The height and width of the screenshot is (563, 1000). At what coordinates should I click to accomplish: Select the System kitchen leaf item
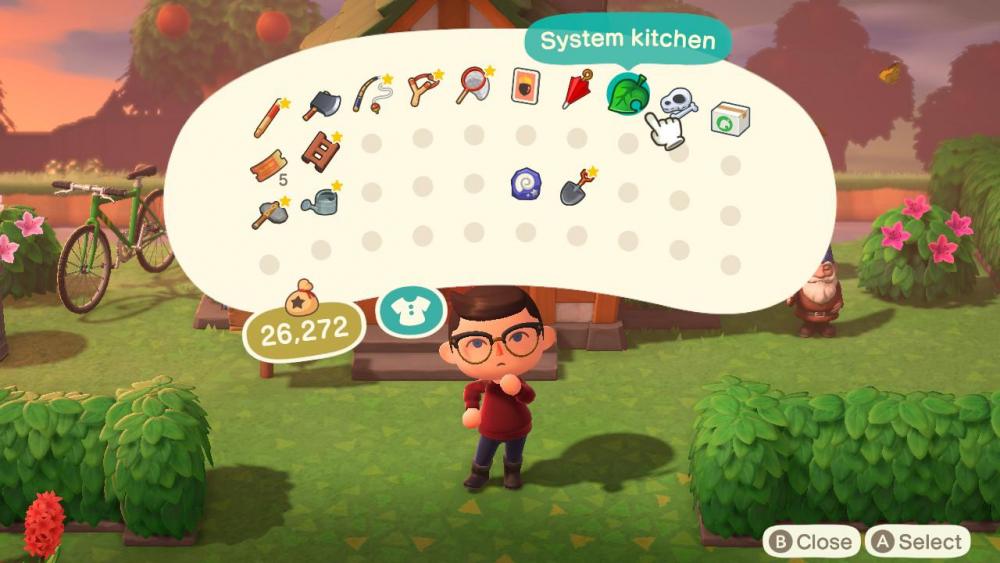pos(628,97)
